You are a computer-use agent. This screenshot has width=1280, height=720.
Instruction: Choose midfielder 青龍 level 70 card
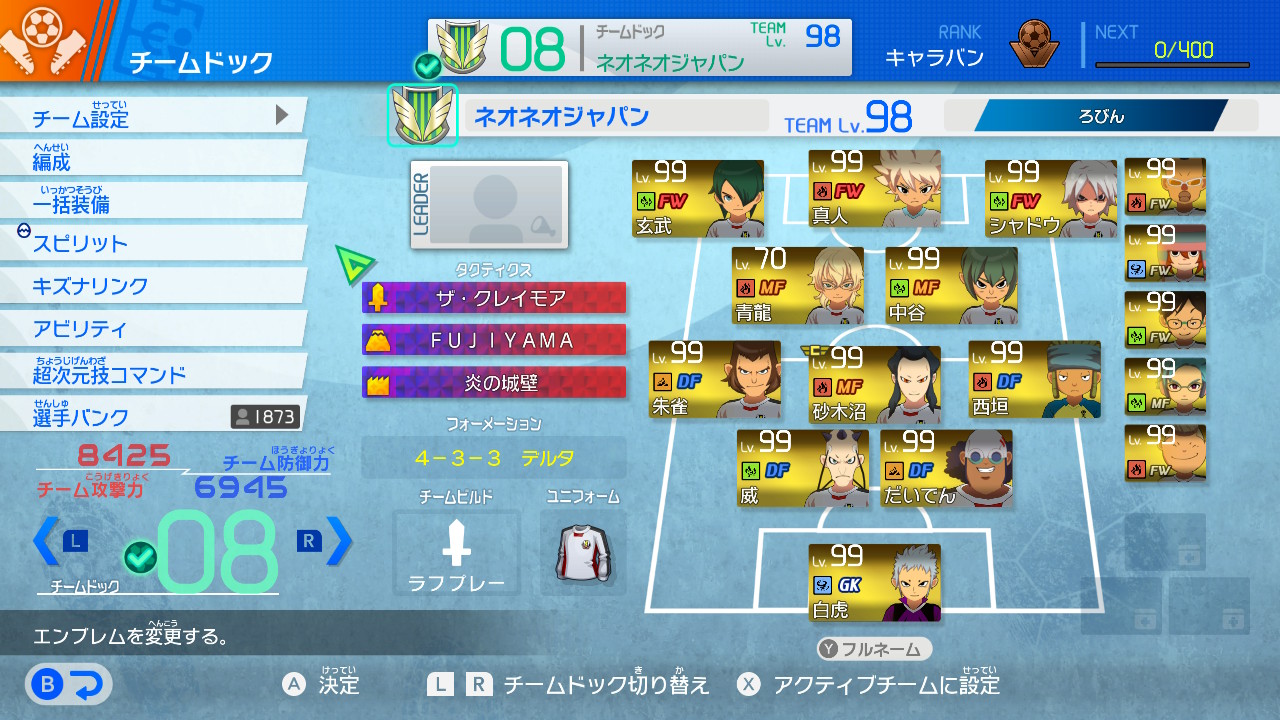pos(797,285)
